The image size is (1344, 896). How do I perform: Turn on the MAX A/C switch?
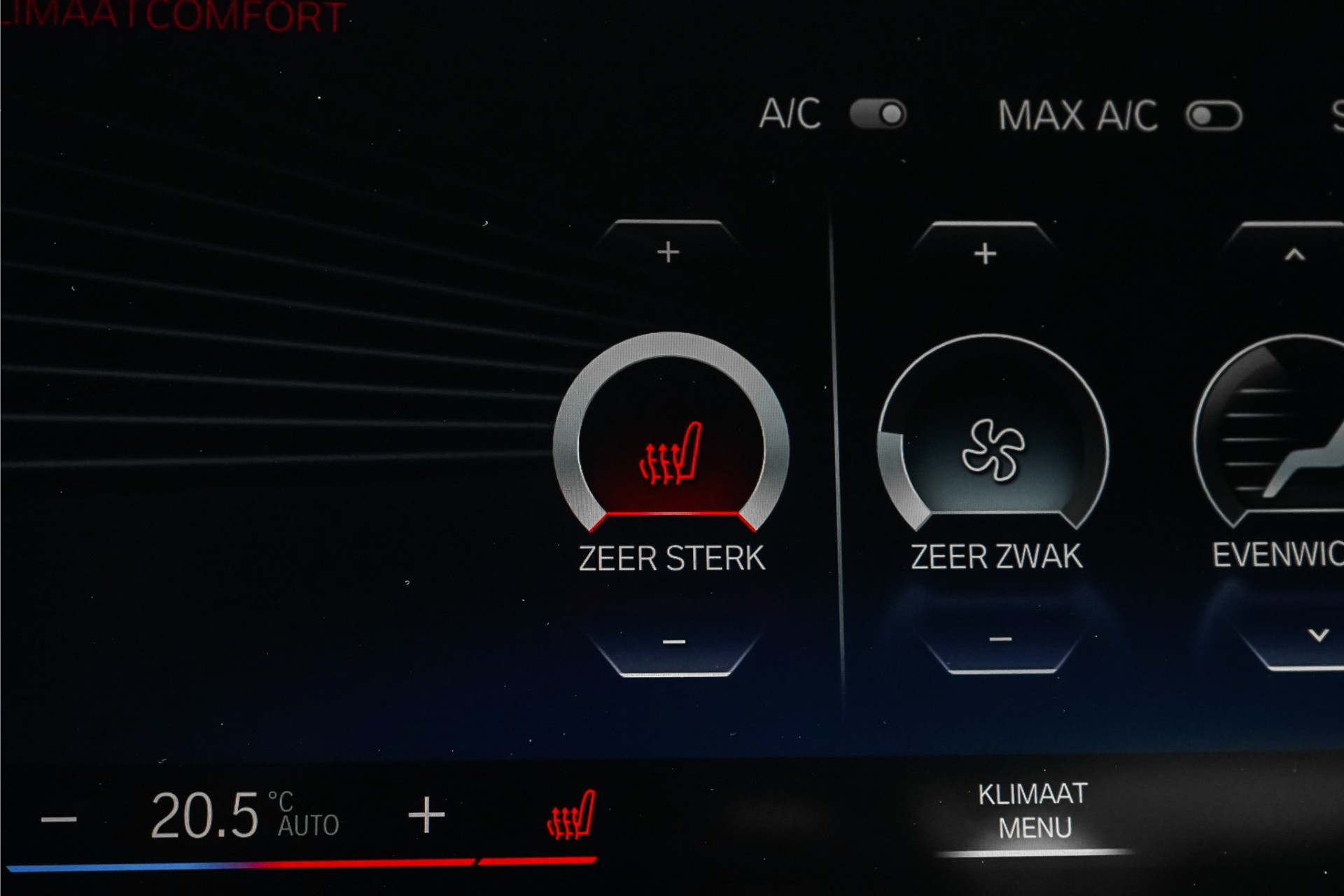(1214, 116)
